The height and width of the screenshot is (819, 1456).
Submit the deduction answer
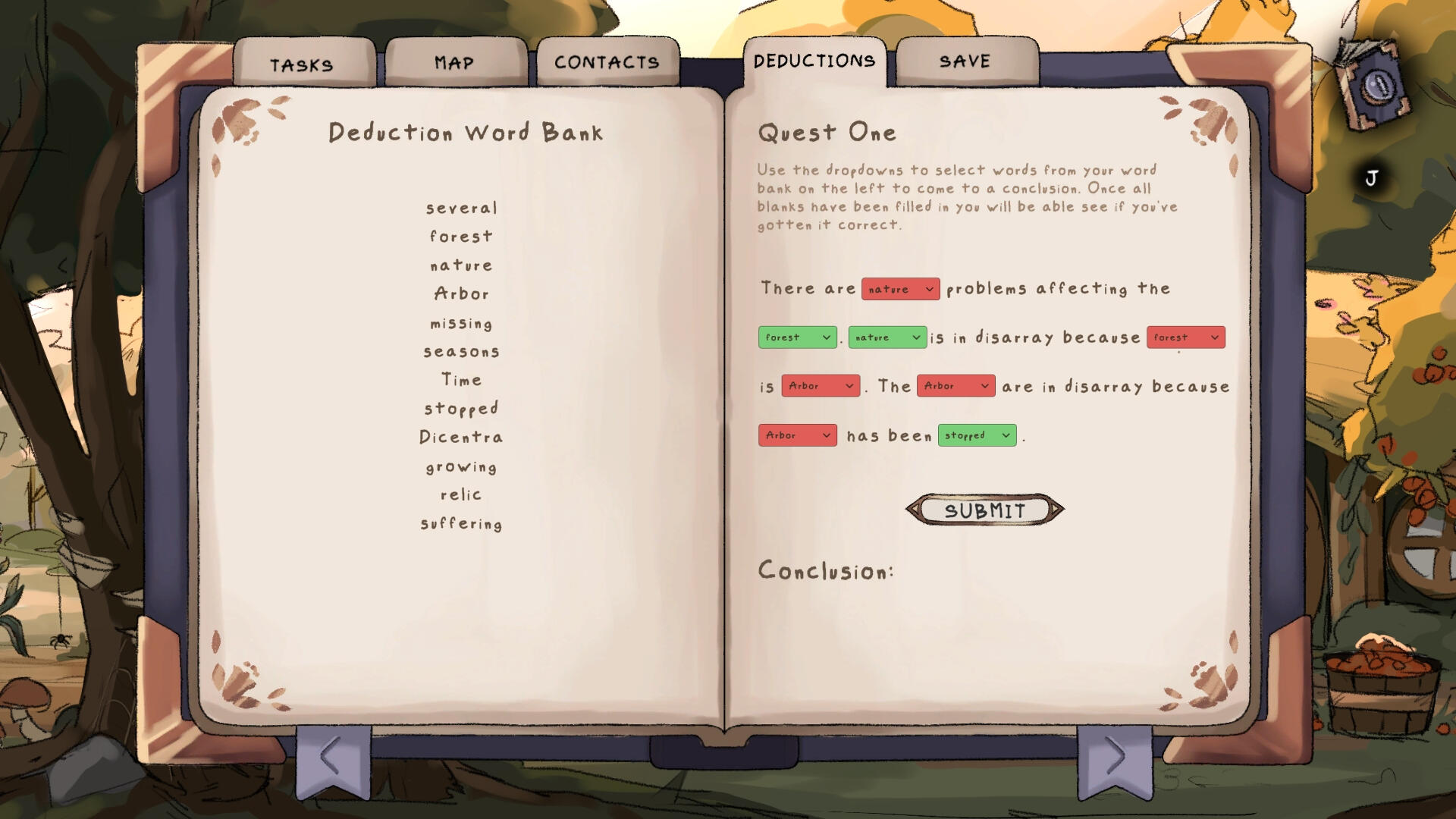984,510
